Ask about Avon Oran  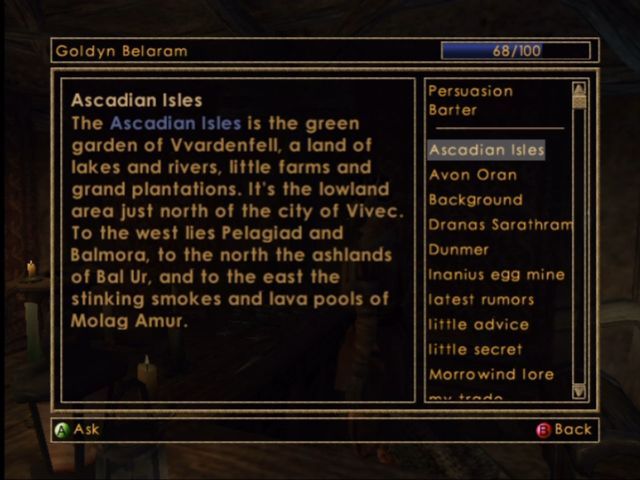[473, 175]
